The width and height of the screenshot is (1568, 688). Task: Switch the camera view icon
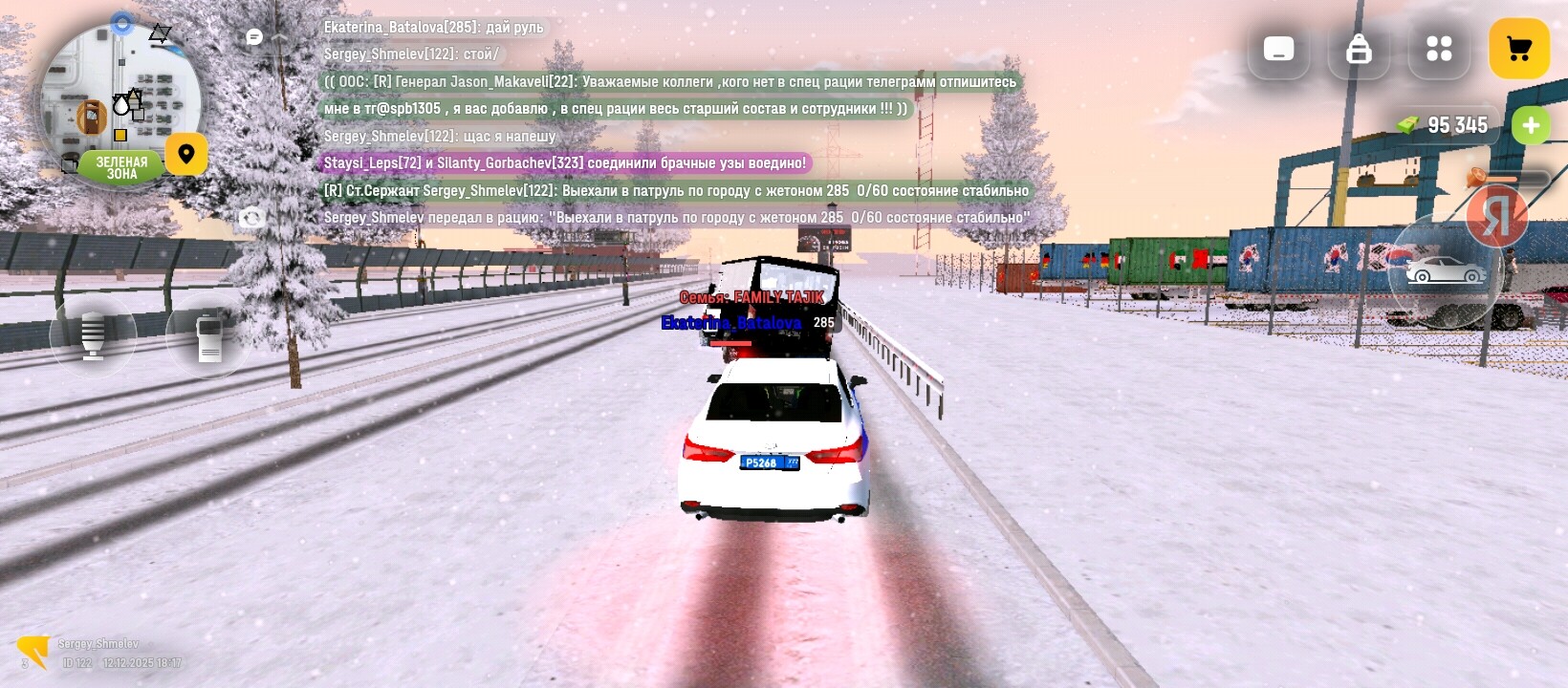251,218
